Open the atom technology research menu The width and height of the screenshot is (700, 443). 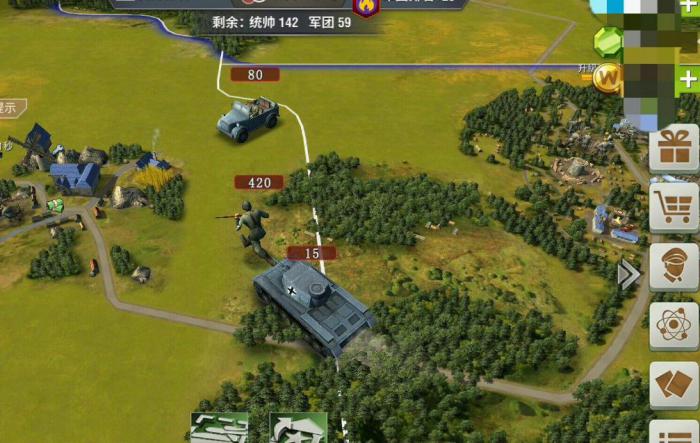pos(674,326)
